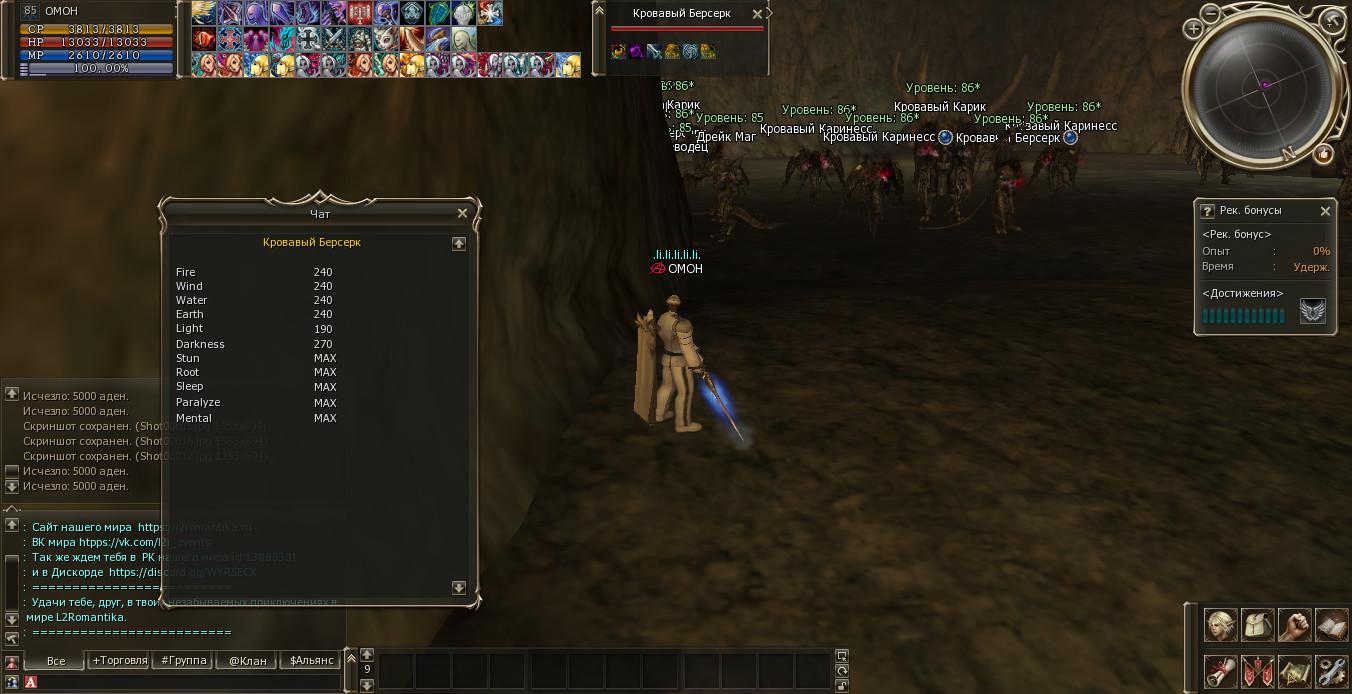
Task: Focus the chat text input field
Action: tap(180, 683)
